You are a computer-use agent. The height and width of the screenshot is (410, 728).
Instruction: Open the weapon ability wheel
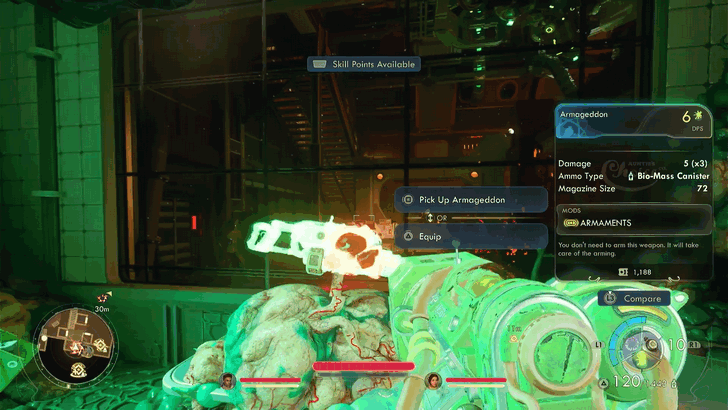(640, 350)
